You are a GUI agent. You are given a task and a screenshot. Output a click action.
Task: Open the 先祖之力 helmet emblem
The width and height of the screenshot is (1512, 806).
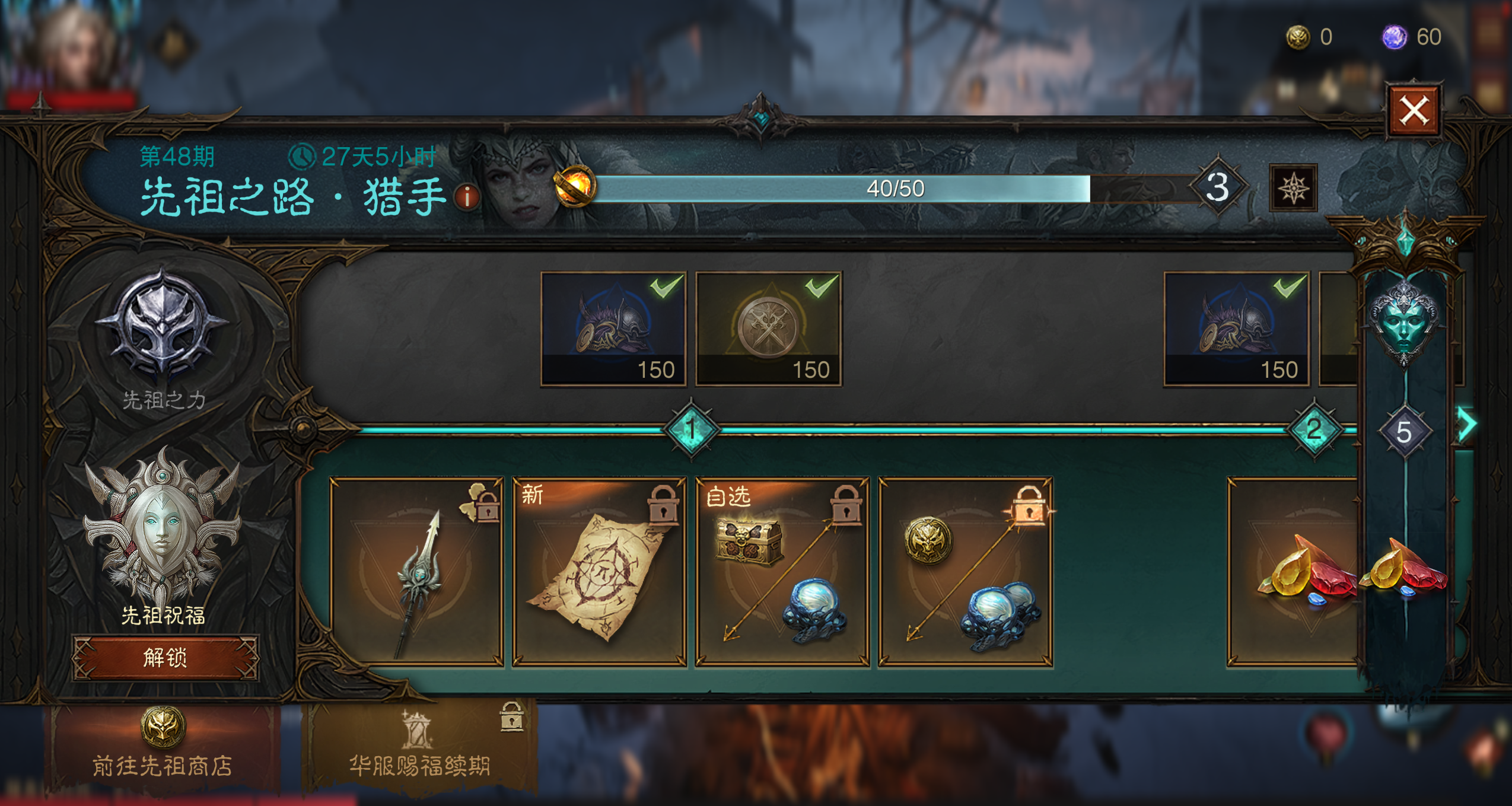[x=161, y=325]
